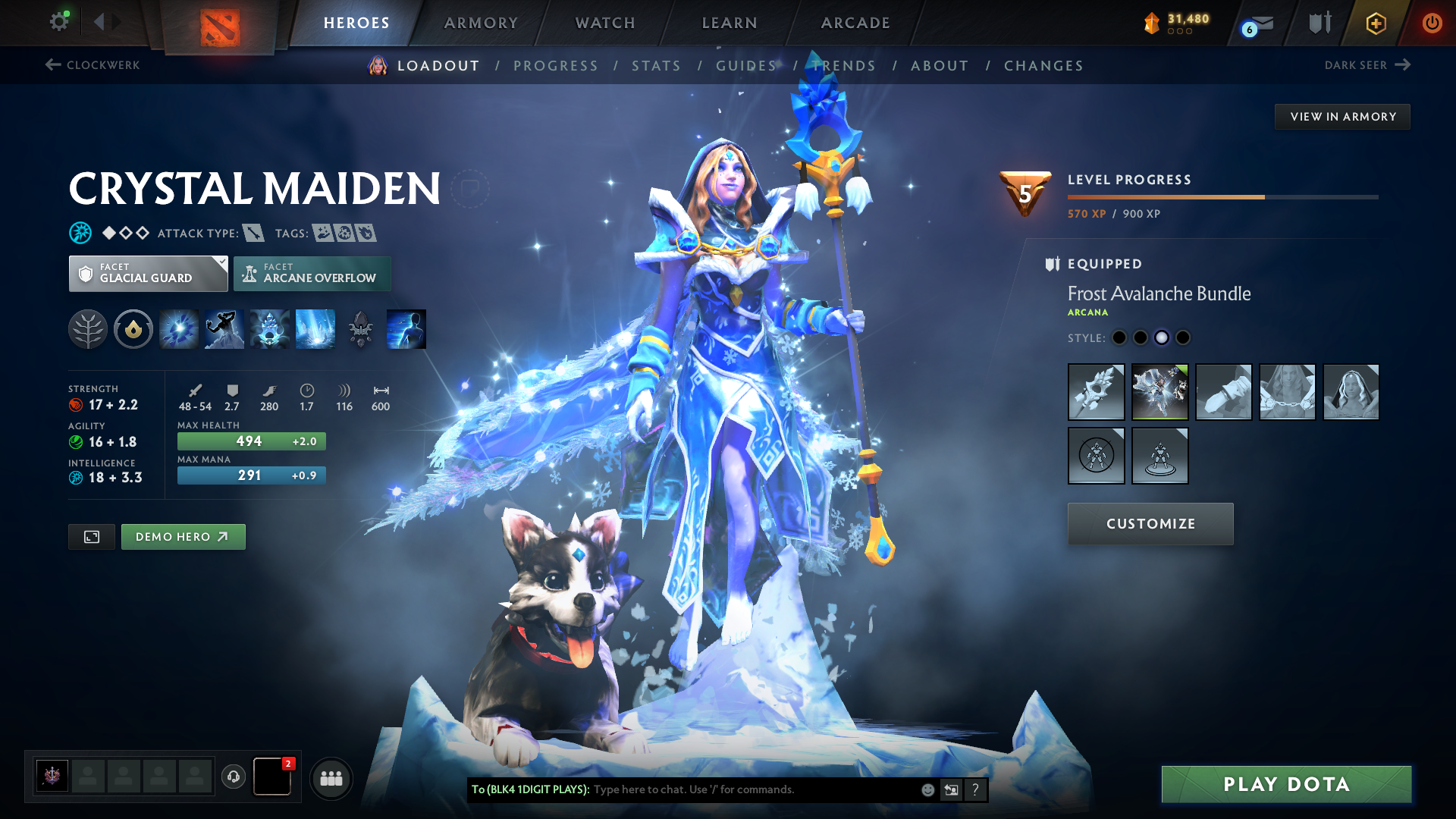Quit the game with power icon
Image resolution: width=1456 pixels, height=819 pixels.
1432,23
